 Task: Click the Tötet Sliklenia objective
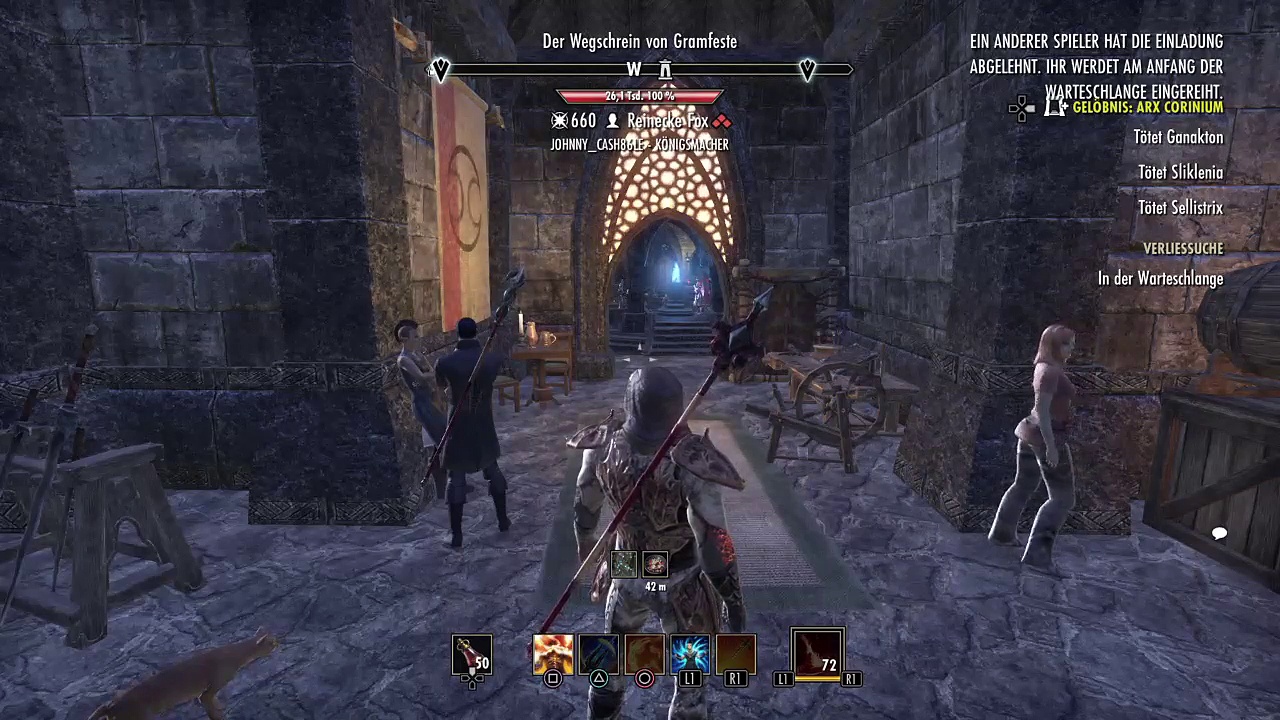pyautogui.click(x=1180, y=173)
